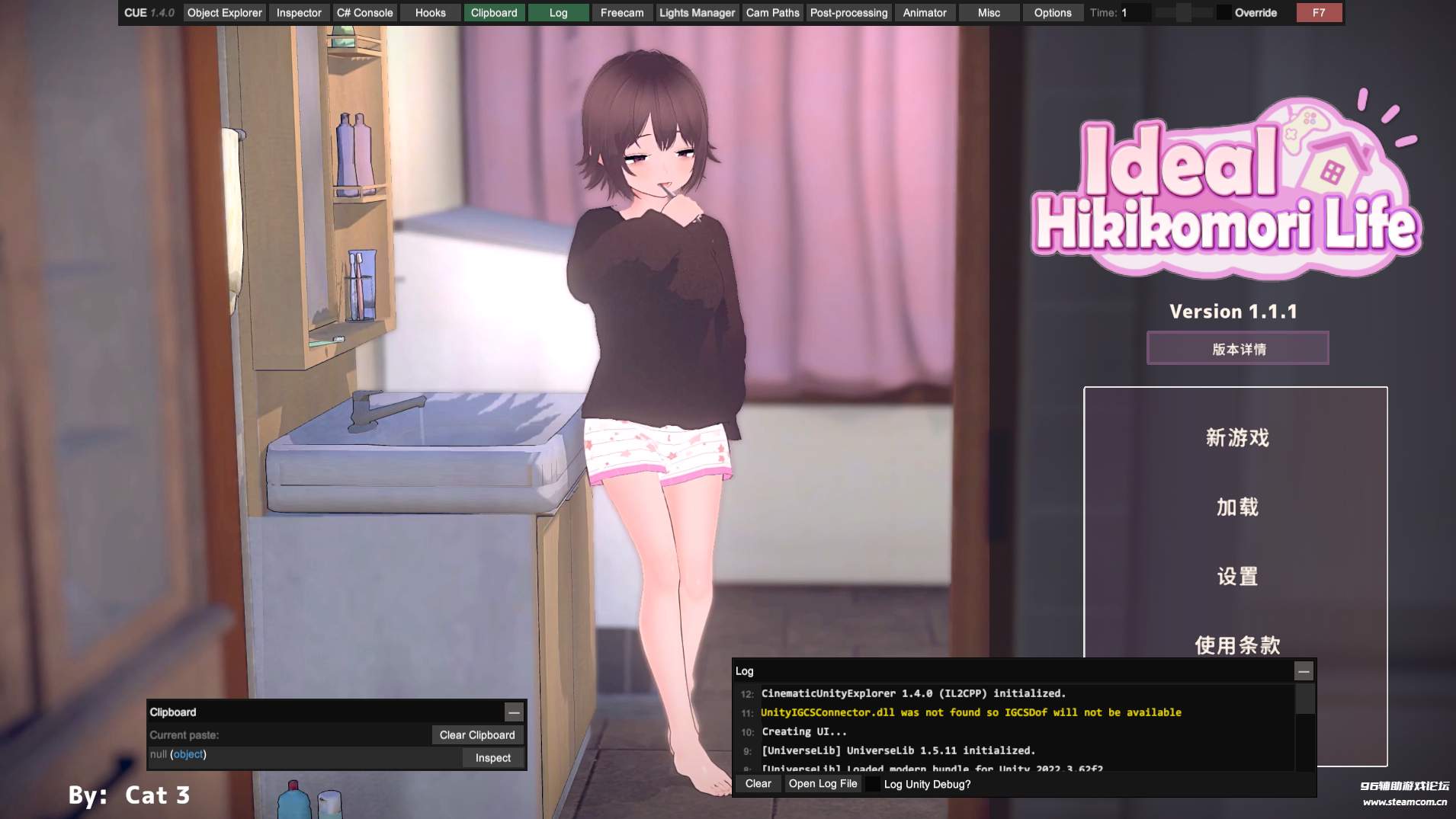The height and width of the screenshot is (819, 1456).
Task: Open the Lights Manager
Action: (x=696, y=12)
